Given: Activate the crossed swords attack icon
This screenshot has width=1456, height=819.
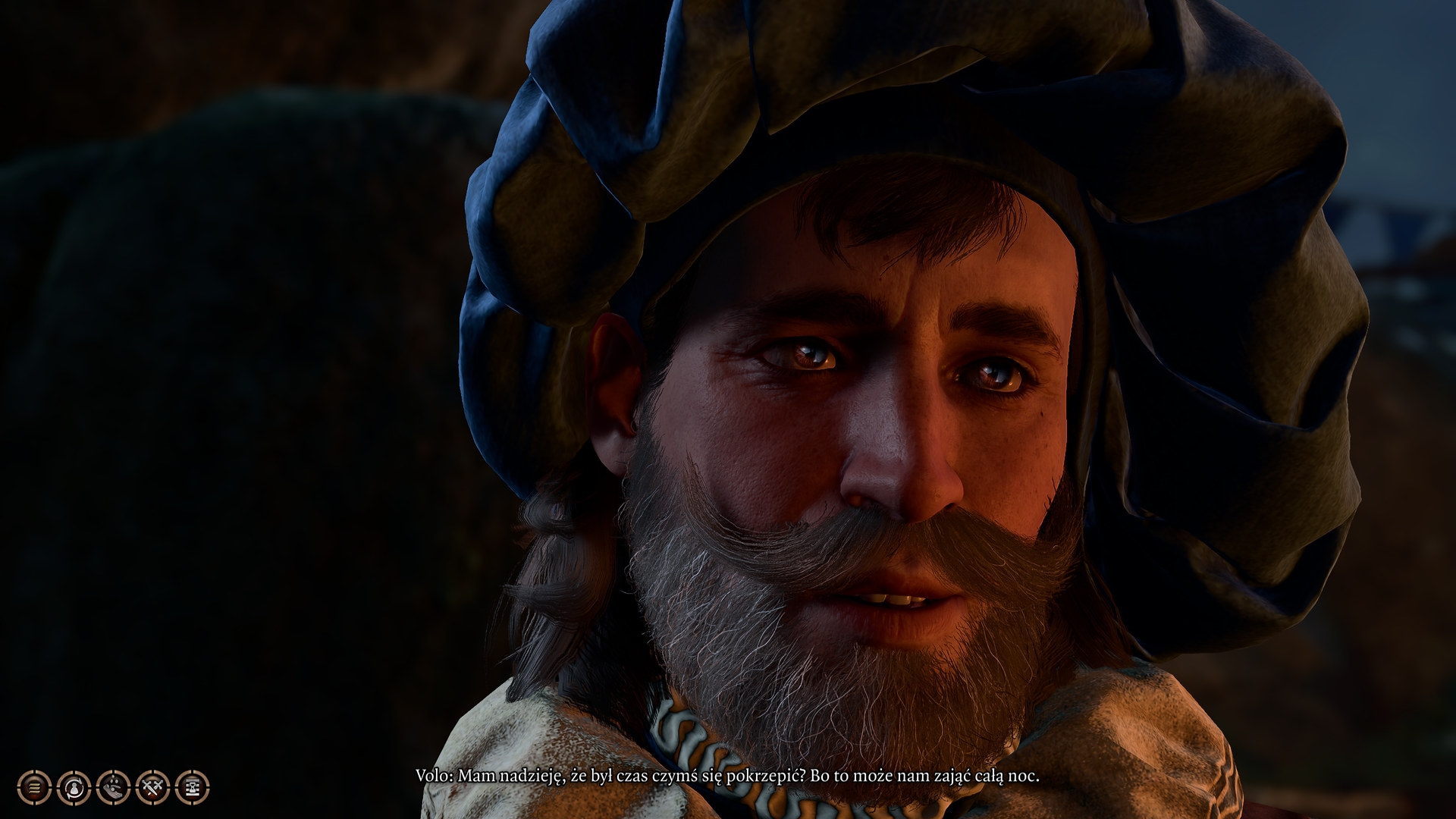Looking at the screenshot, I should point(152,788).
